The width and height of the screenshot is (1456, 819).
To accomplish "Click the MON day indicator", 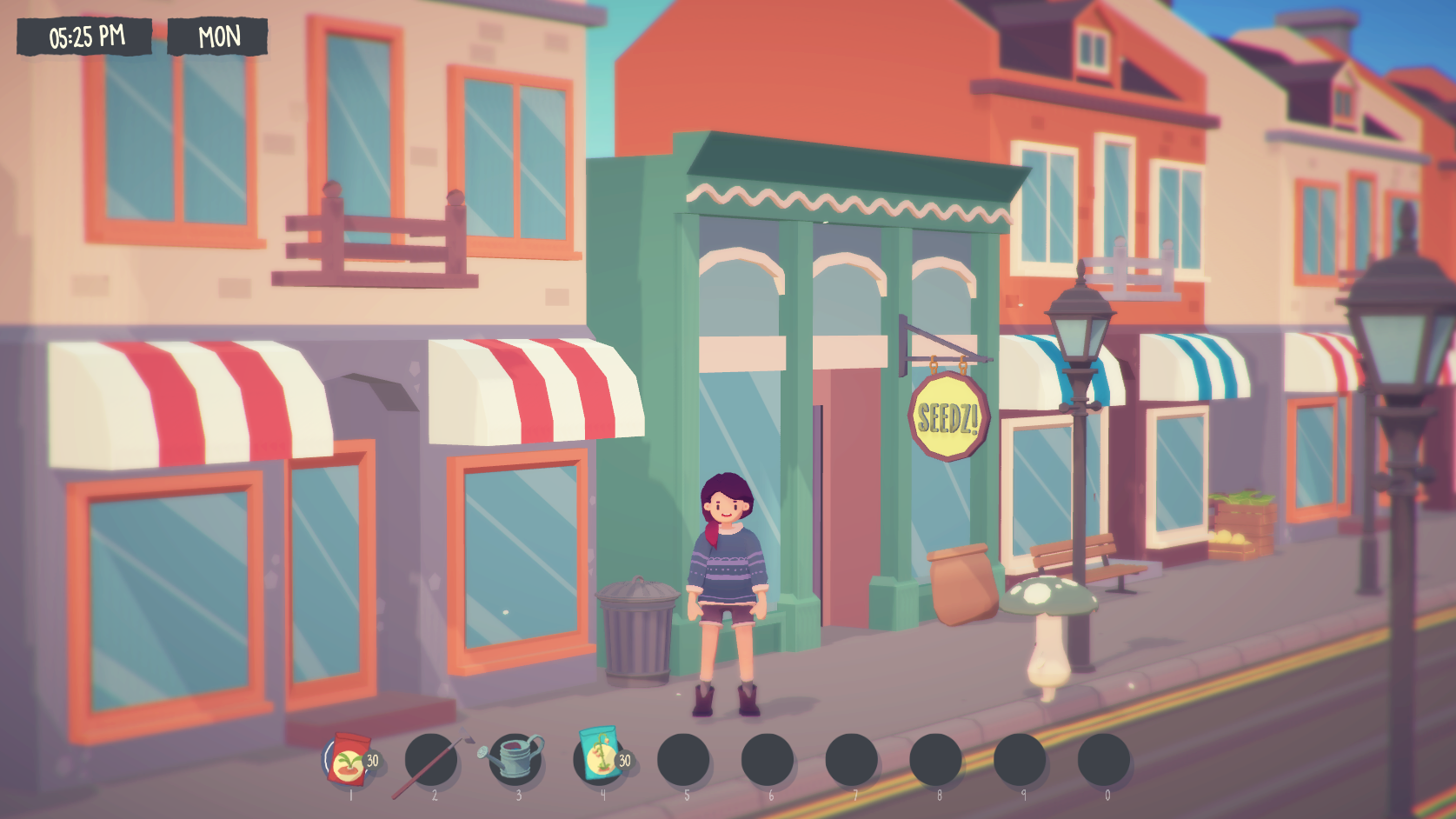I will pyautogui.click(x=217, y=37).
